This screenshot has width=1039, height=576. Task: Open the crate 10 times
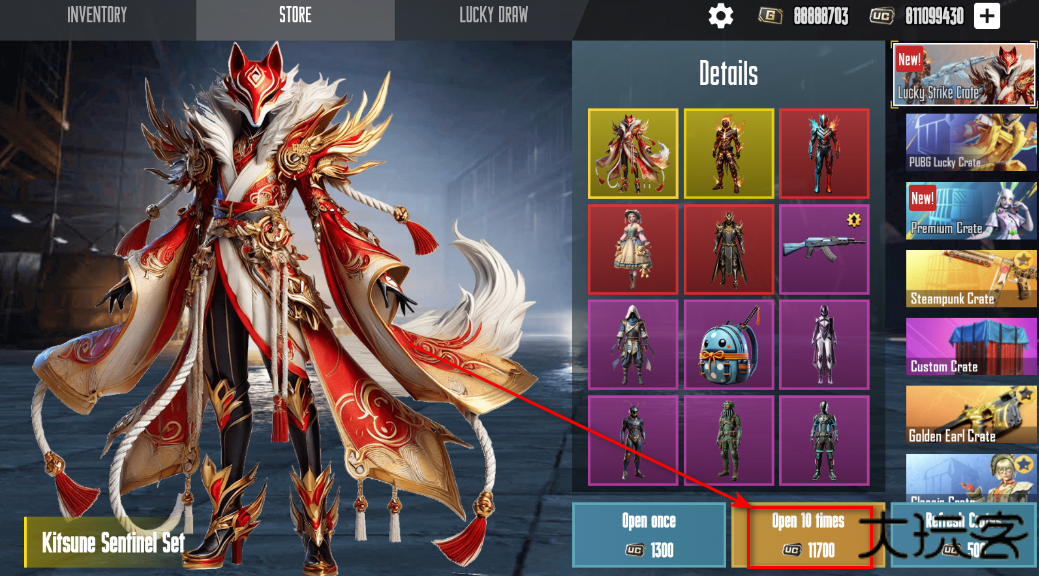tap(808, 535)
